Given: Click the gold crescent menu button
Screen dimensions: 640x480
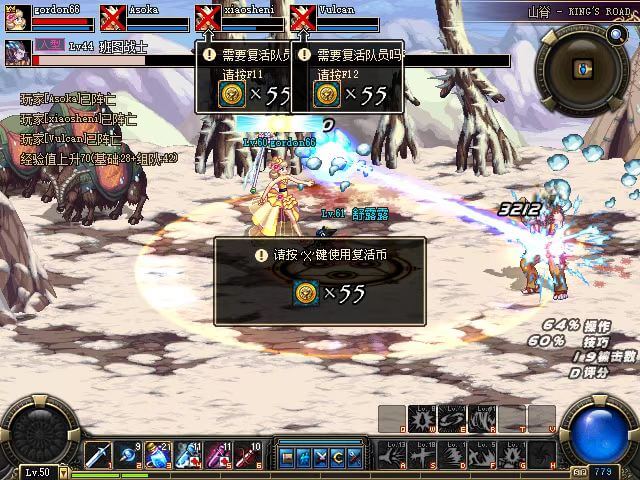Looking at the screenshot, I should point(337,457).
